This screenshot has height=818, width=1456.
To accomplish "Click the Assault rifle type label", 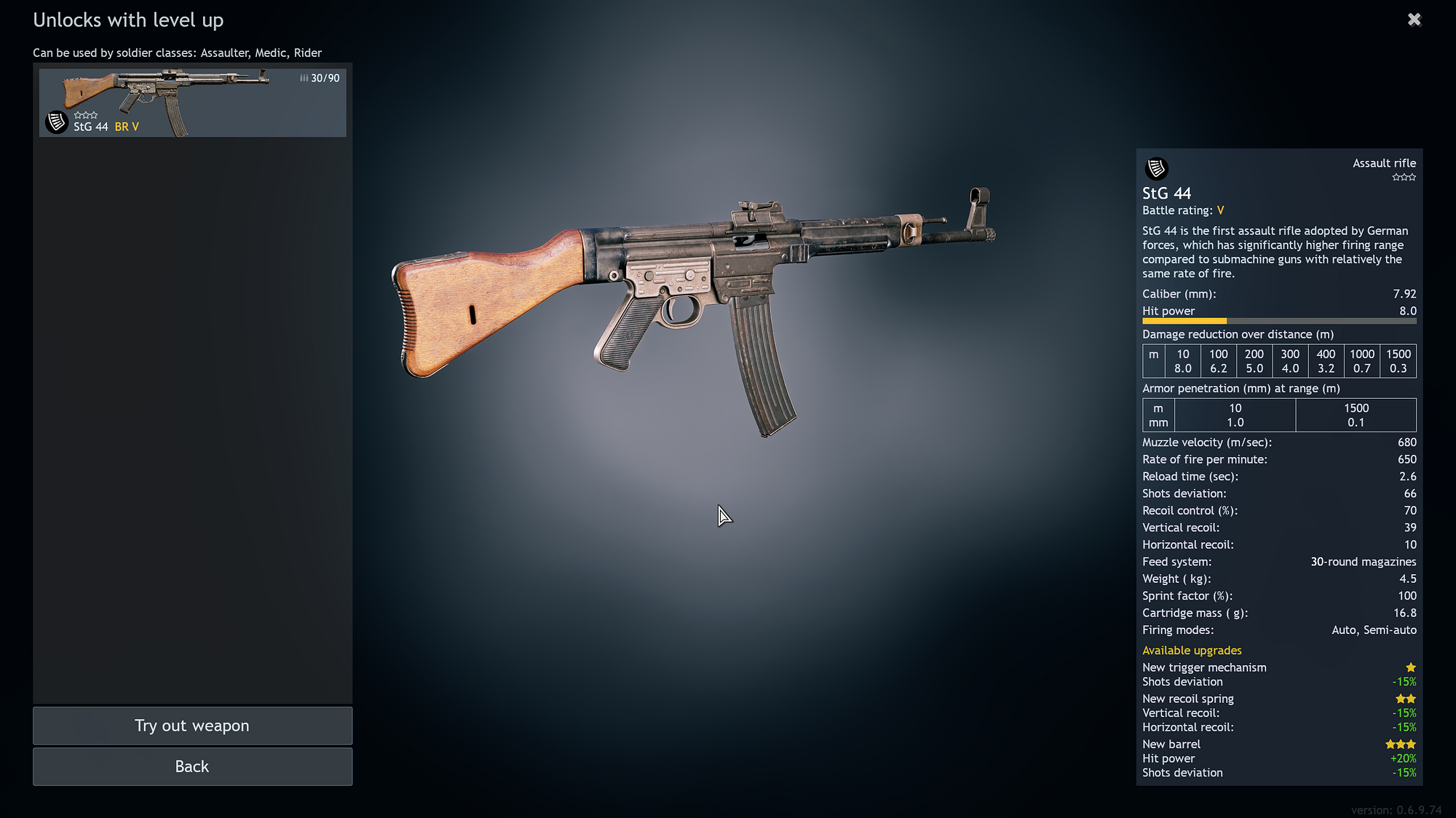I will [x=1384, y=163].
